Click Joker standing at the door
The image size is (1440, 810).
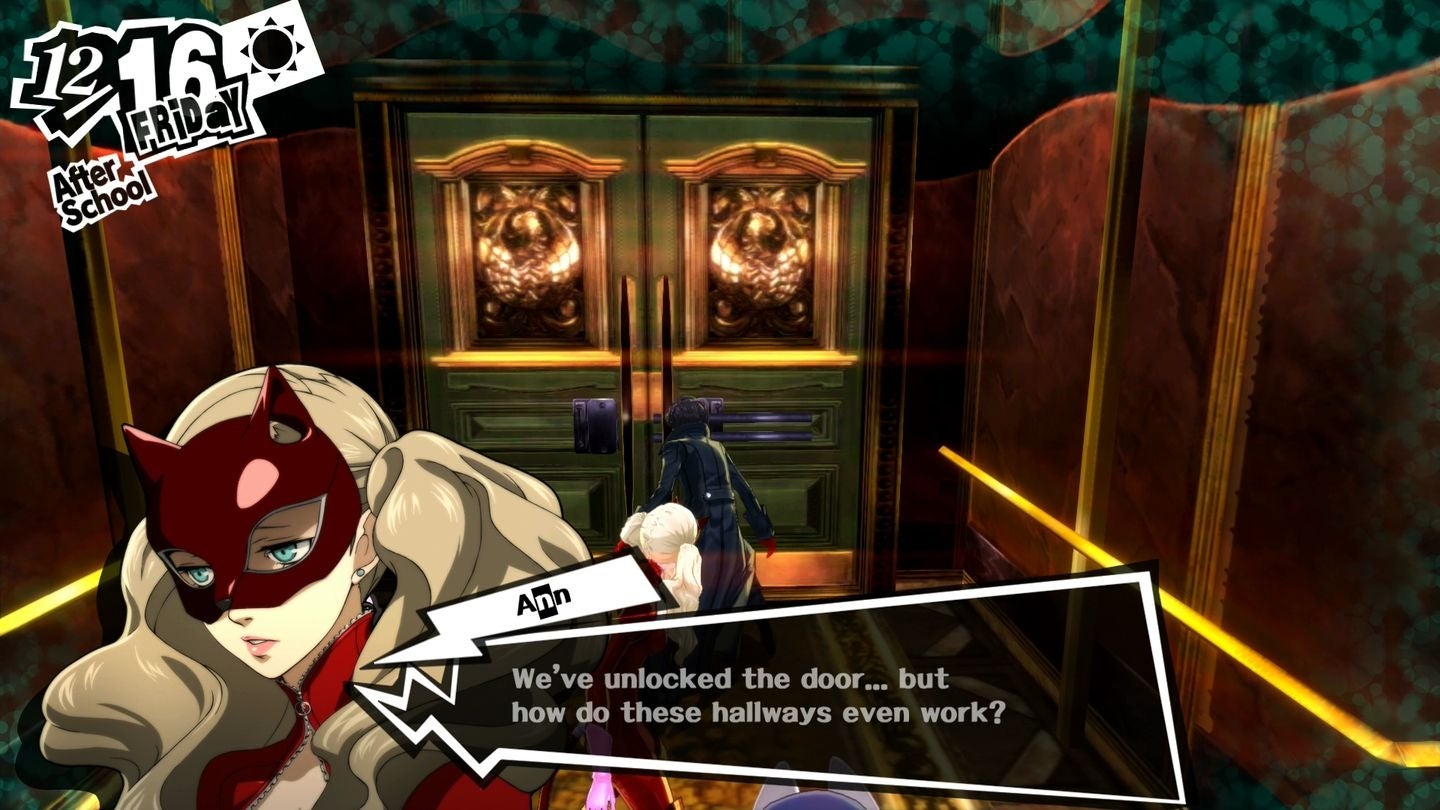tap(710, 490)
